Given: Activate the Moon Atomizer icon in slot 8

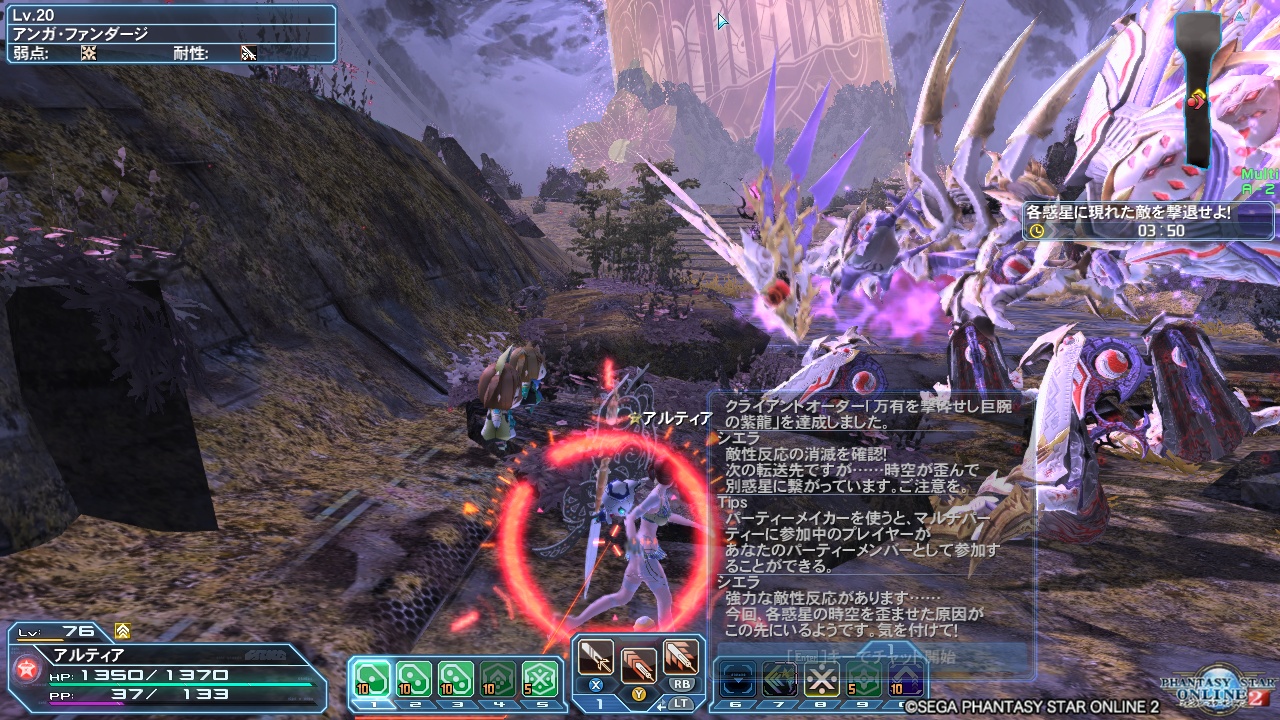Looking at the screenshot, I should point(822,678).
